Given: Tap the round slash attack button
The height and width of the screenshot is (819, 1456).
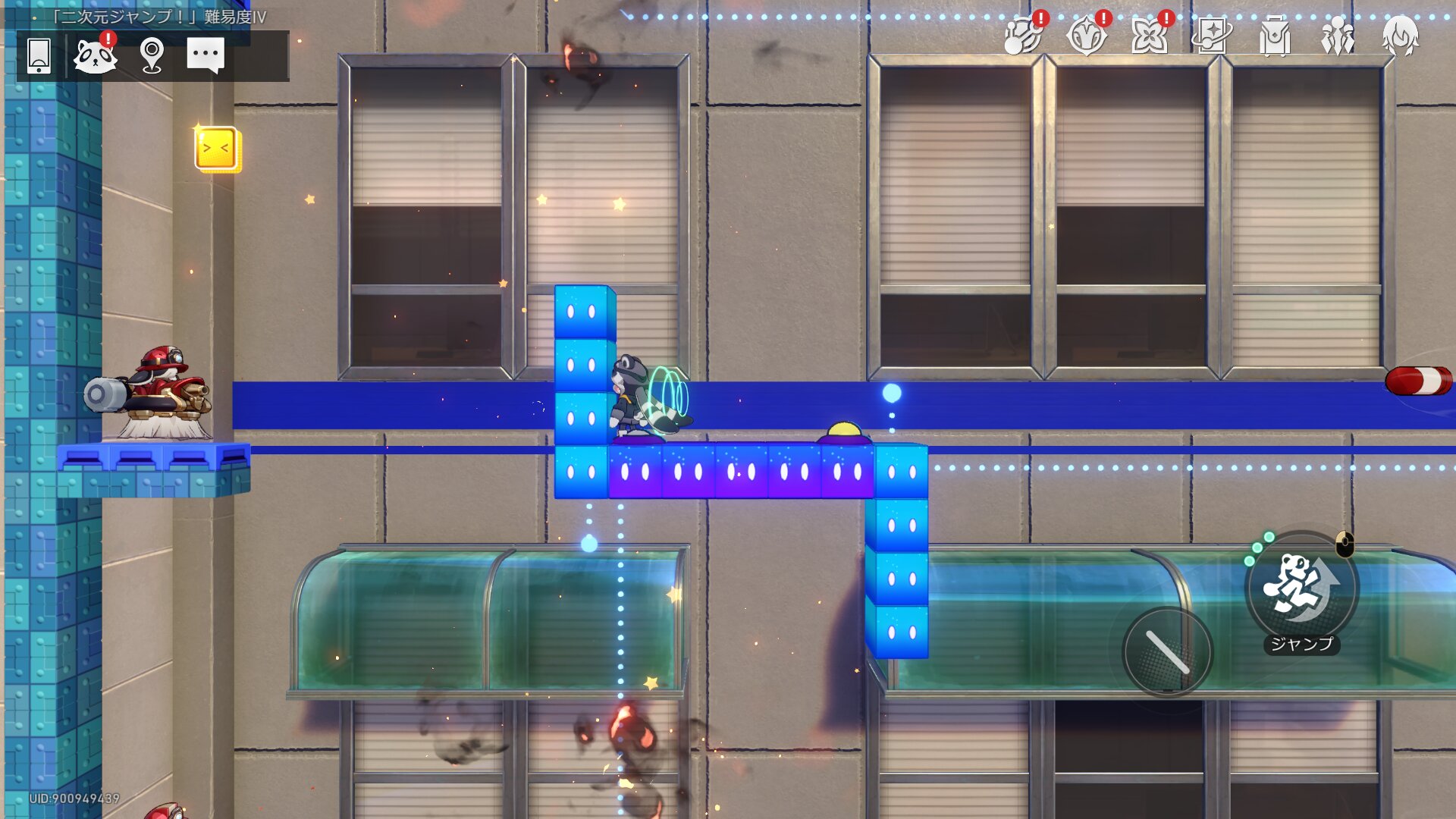Looking at the screenshot, I should point(1168,651).
